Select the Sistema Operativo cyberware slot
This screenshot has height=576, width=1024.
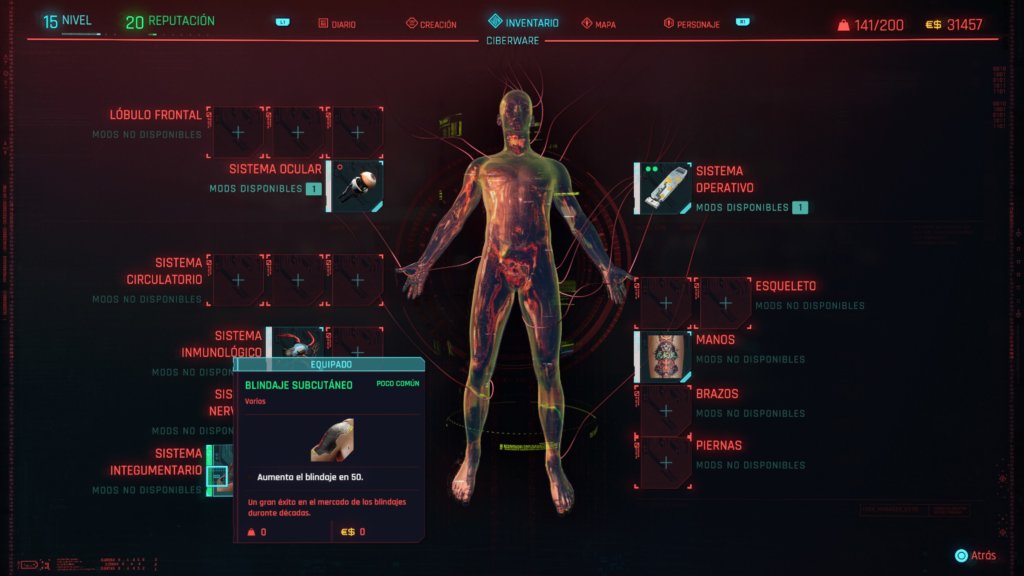pos(666,189)
